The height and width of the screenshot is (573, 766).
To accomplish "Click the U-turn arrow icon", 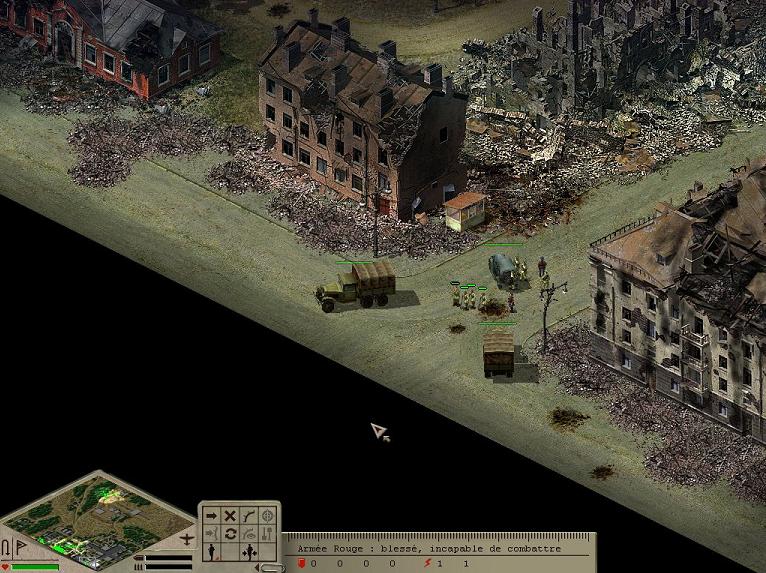I will pyautogui.click(x=6, y=547).
